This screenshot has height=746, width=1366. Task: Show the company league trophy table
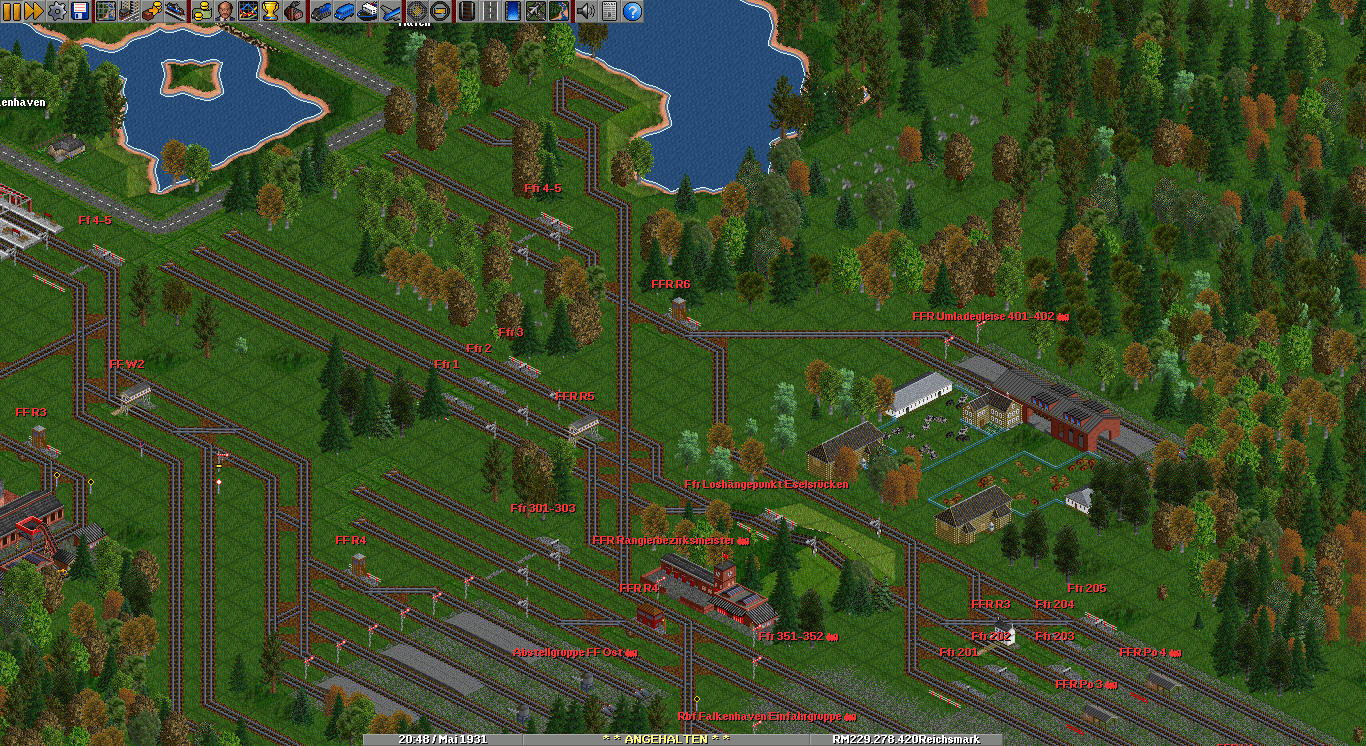pos(271,11)
